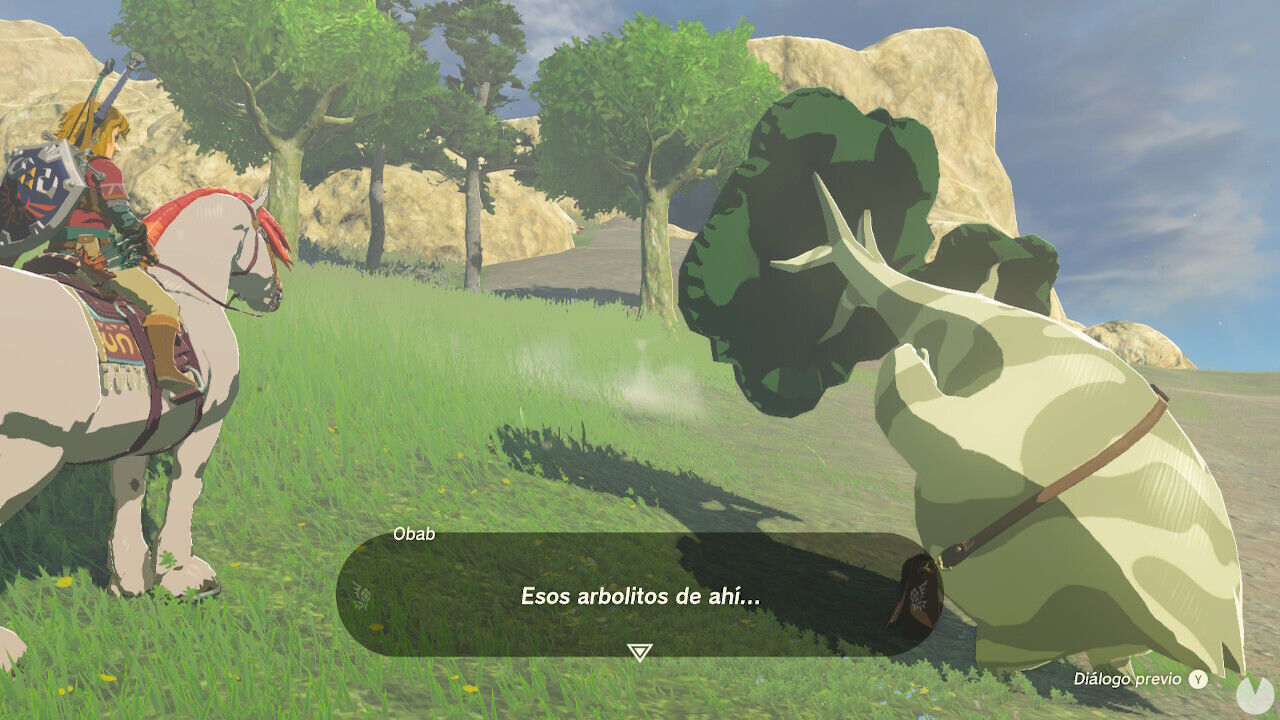Click the dialogue speaker nameplate
The height and width of the screenshot is (720, 1280).
pos(414,535)
